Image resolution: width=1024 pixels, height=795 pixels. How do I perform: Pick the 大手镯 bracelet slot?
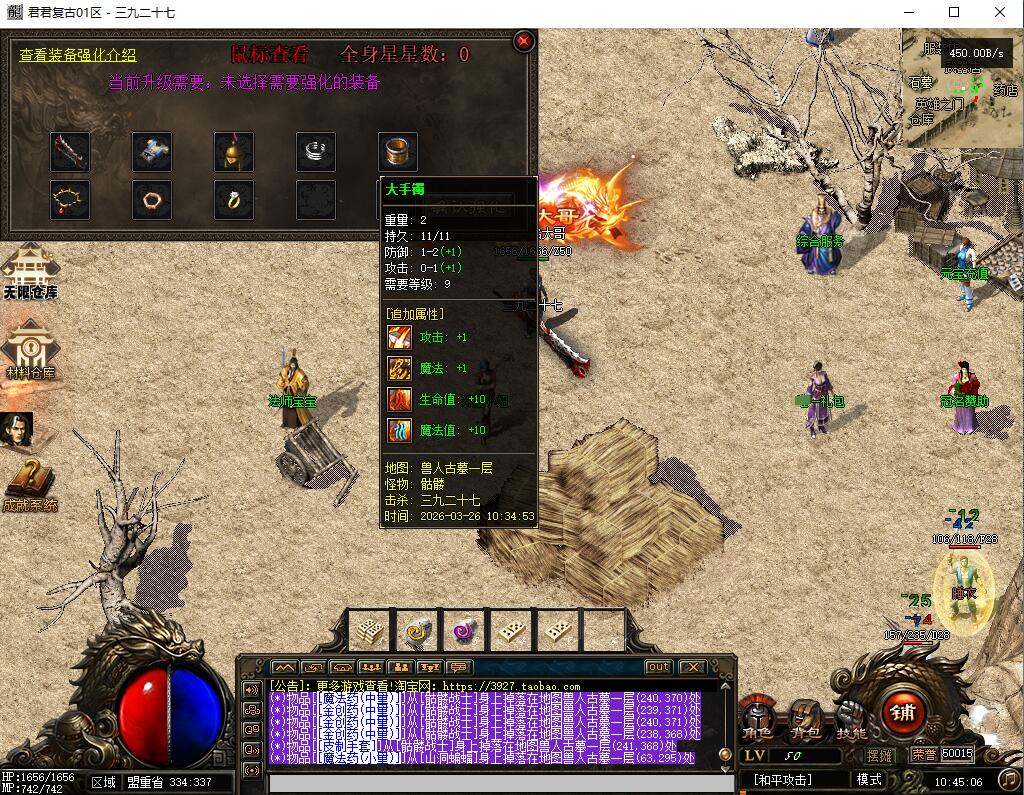pyautogui.click(x=397, y=152)
